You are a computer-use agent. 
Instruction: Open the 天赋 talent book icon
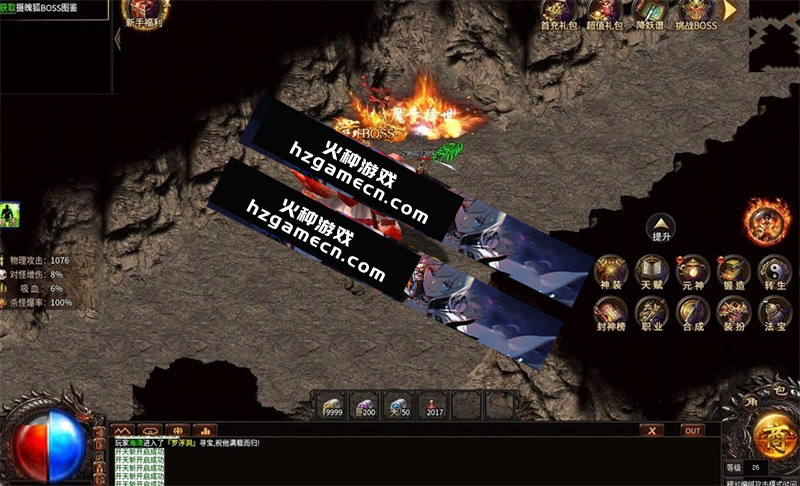pos(652,270)
